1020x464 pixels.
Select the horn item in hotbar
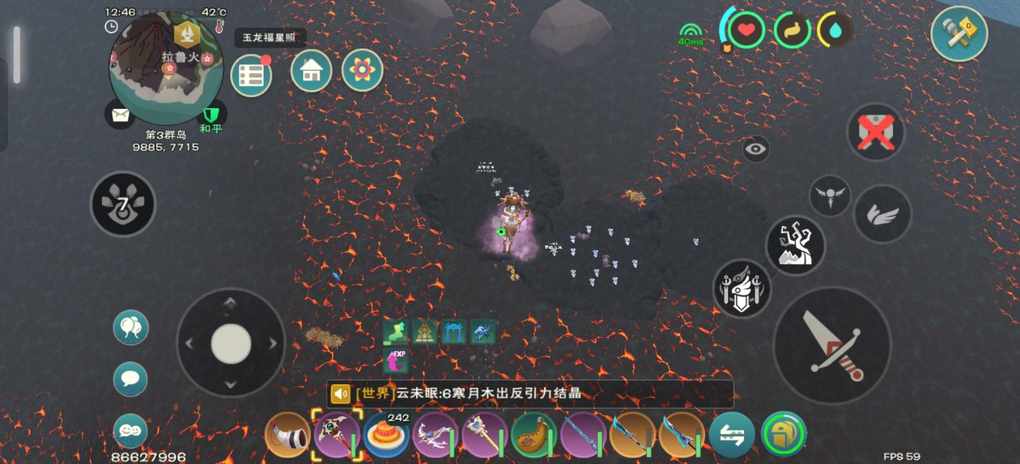(288, 435)
